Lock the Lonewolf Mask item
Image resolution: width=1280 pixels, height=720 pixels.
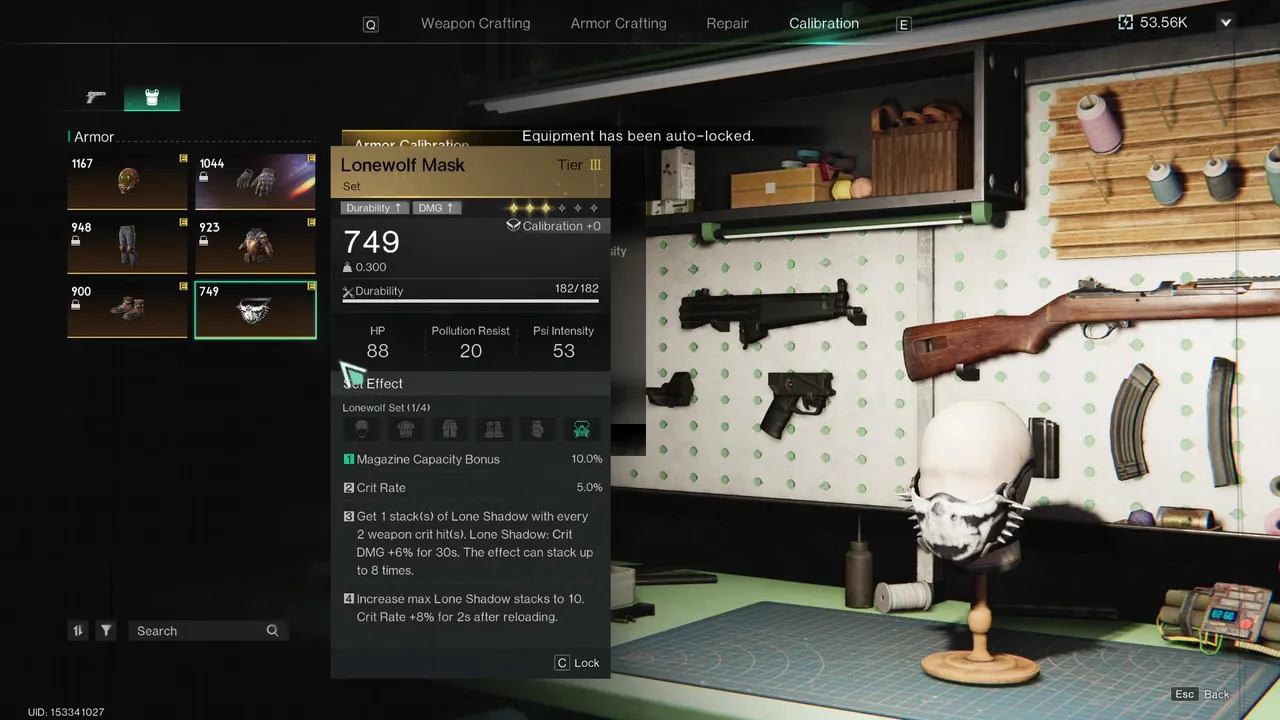coord(577,663)
